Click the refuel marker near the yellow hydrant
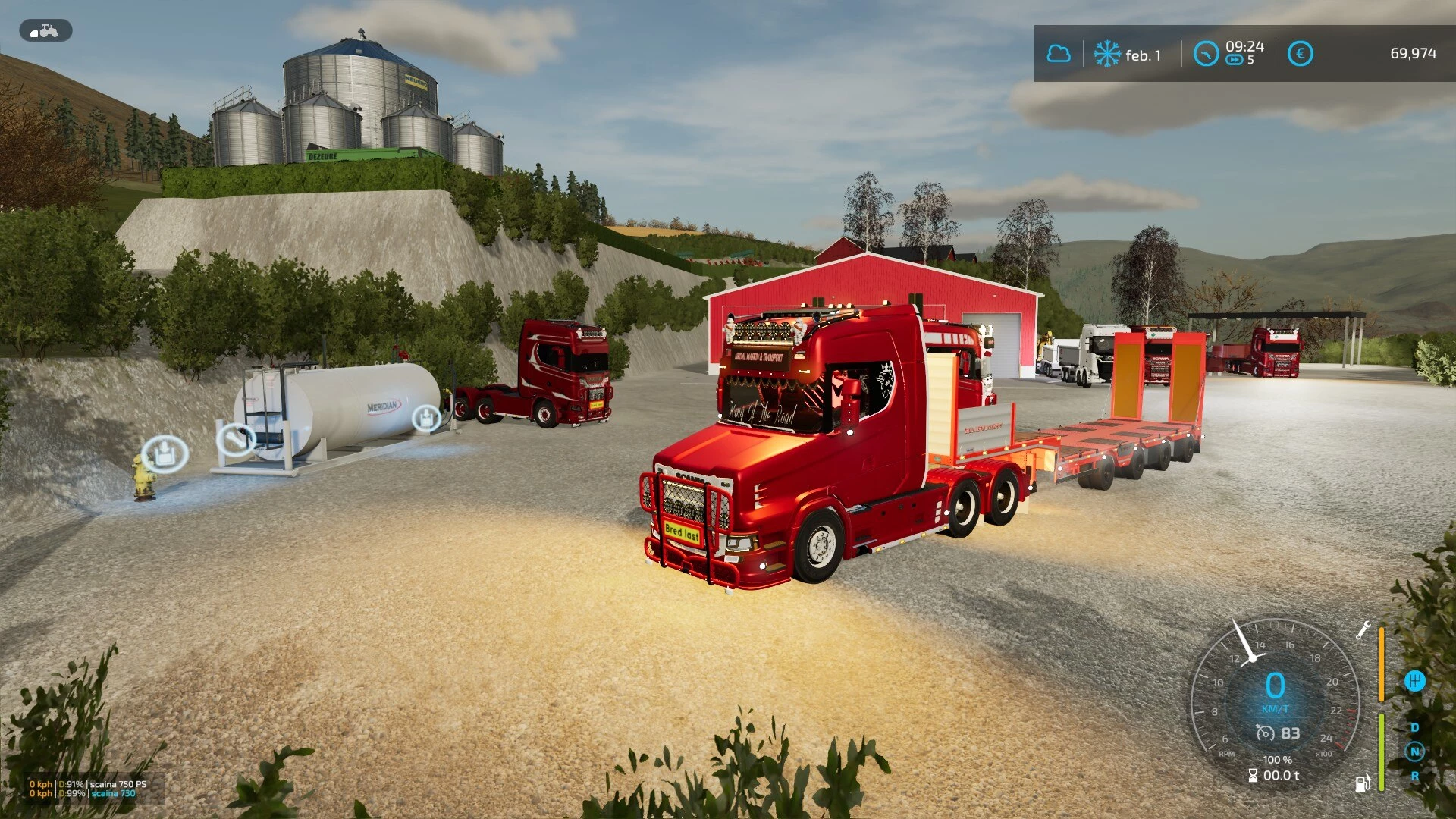 tap(165, 453)
